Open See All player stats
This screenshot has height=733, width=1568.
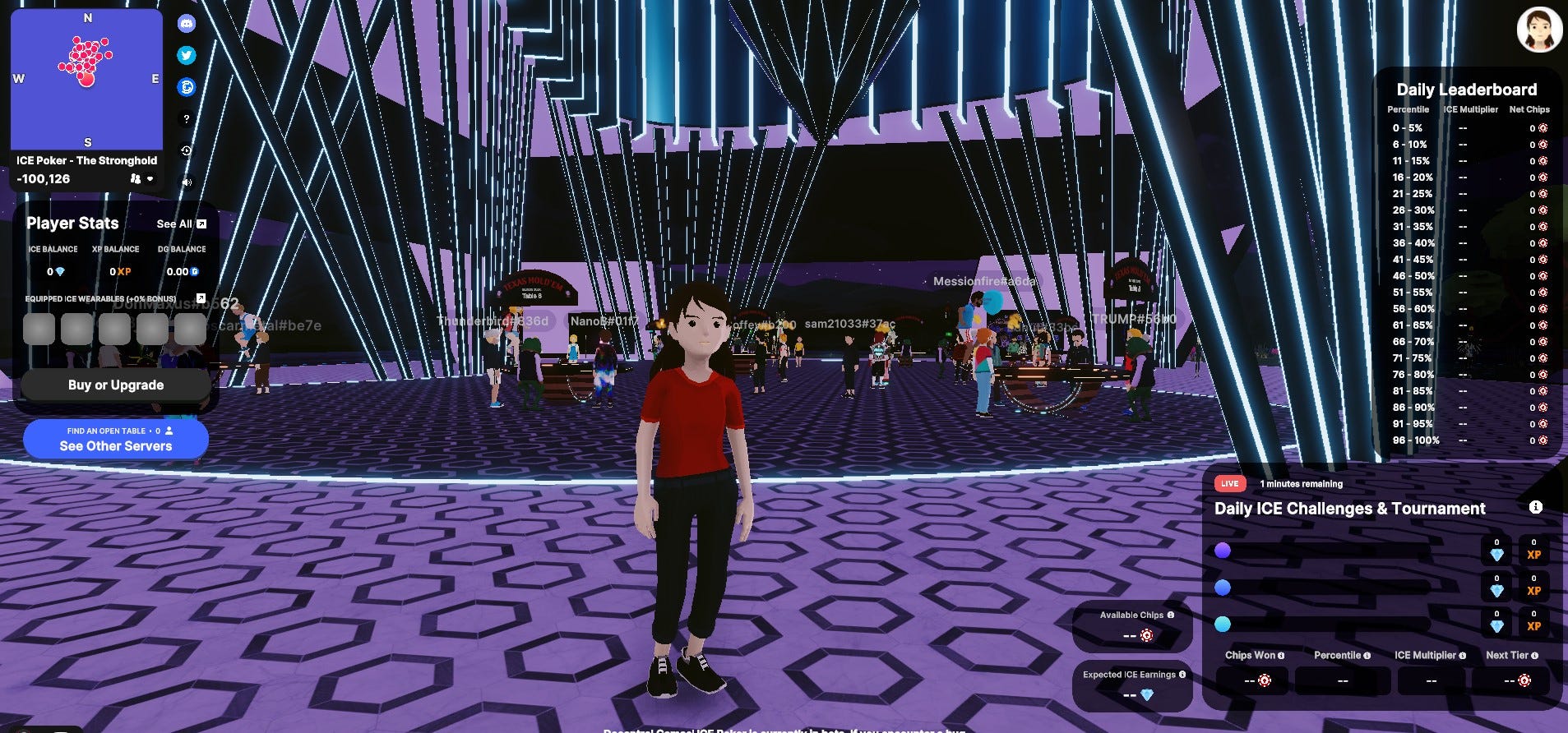point(181,224)
